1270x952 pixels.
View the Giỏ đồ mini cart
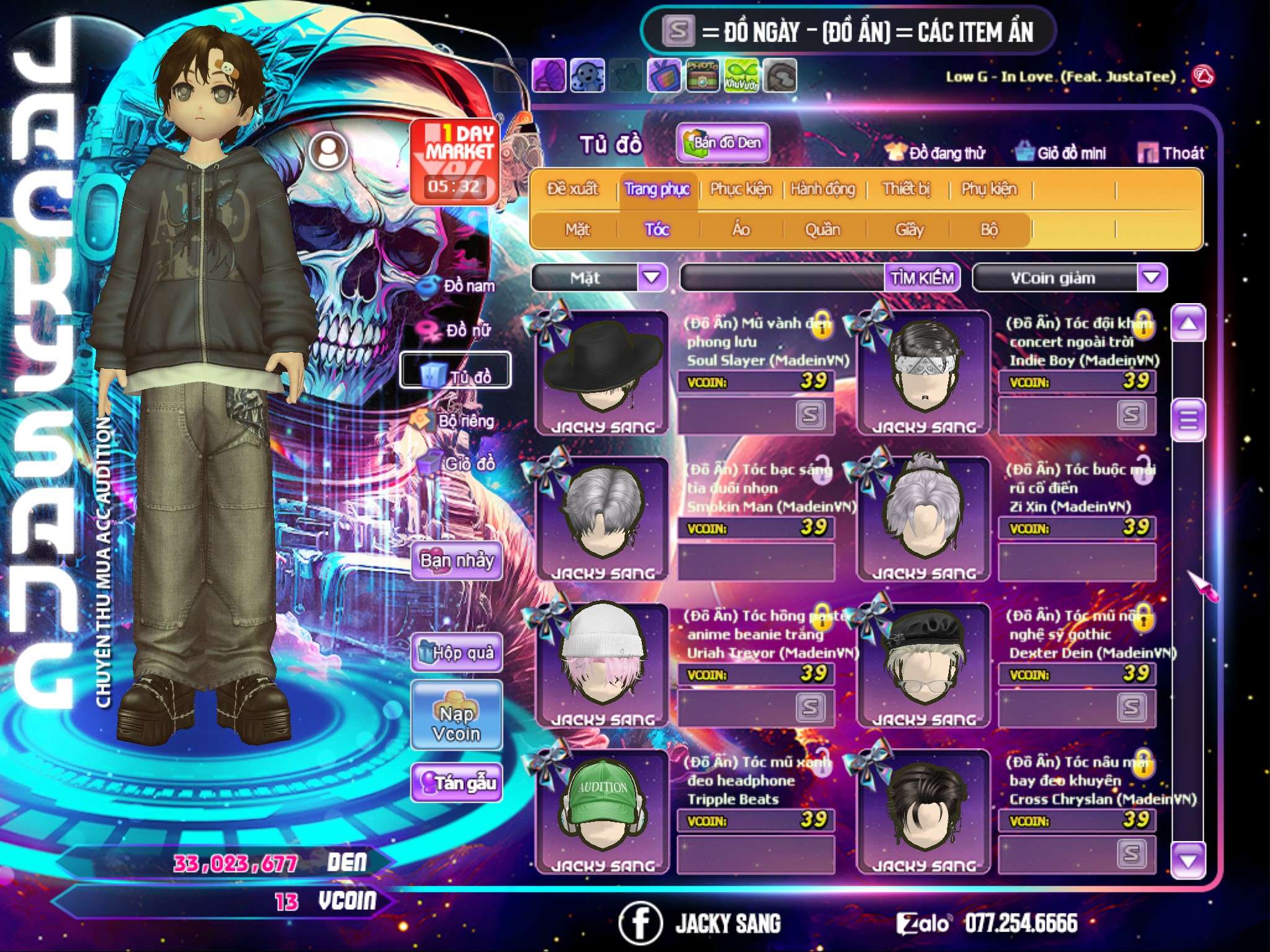coord(1062,153)
